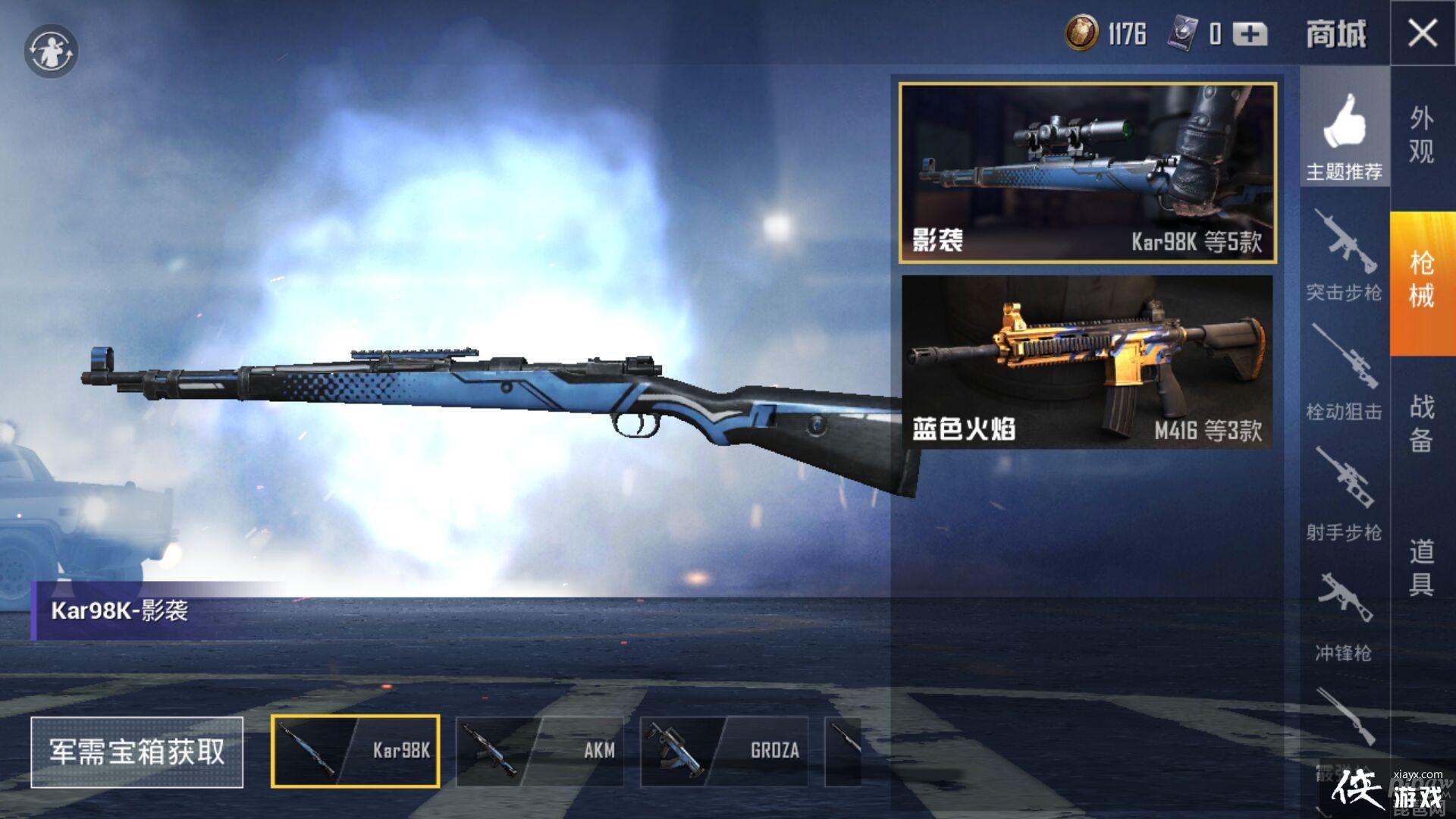Add more currency with the plus button

[1250, 34]
